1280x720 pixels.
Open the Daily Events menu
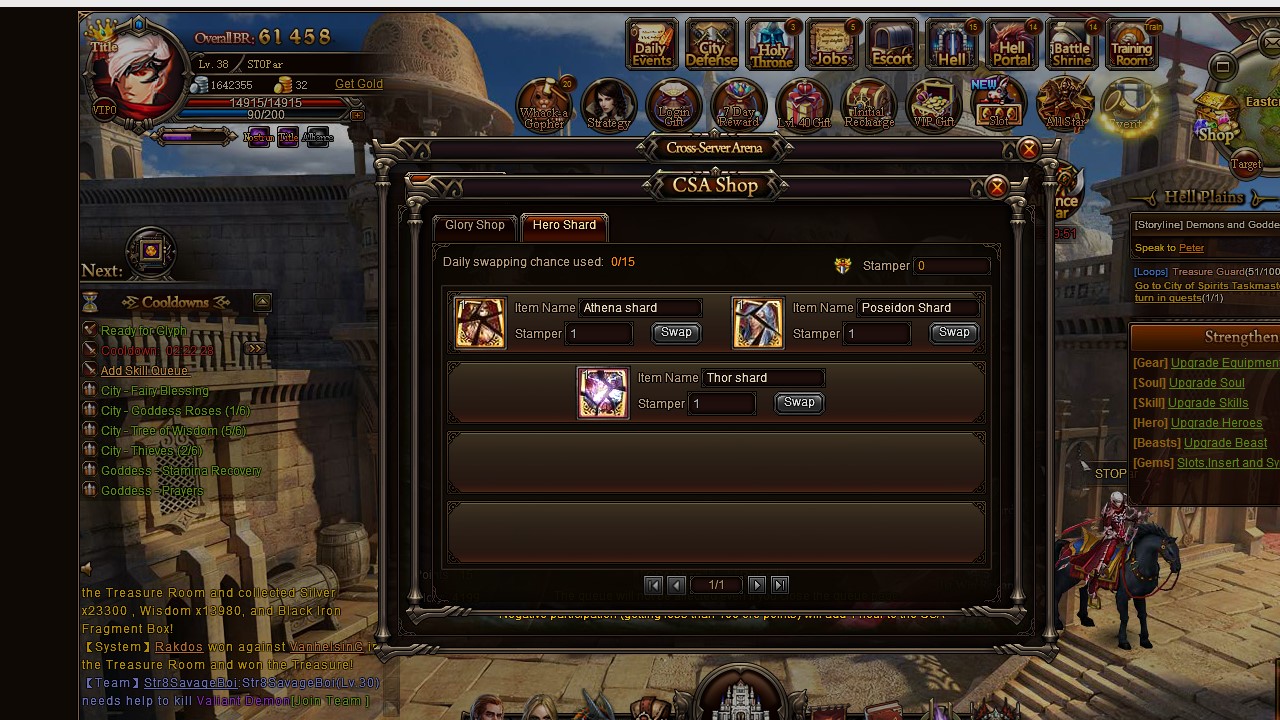(651, 45)
